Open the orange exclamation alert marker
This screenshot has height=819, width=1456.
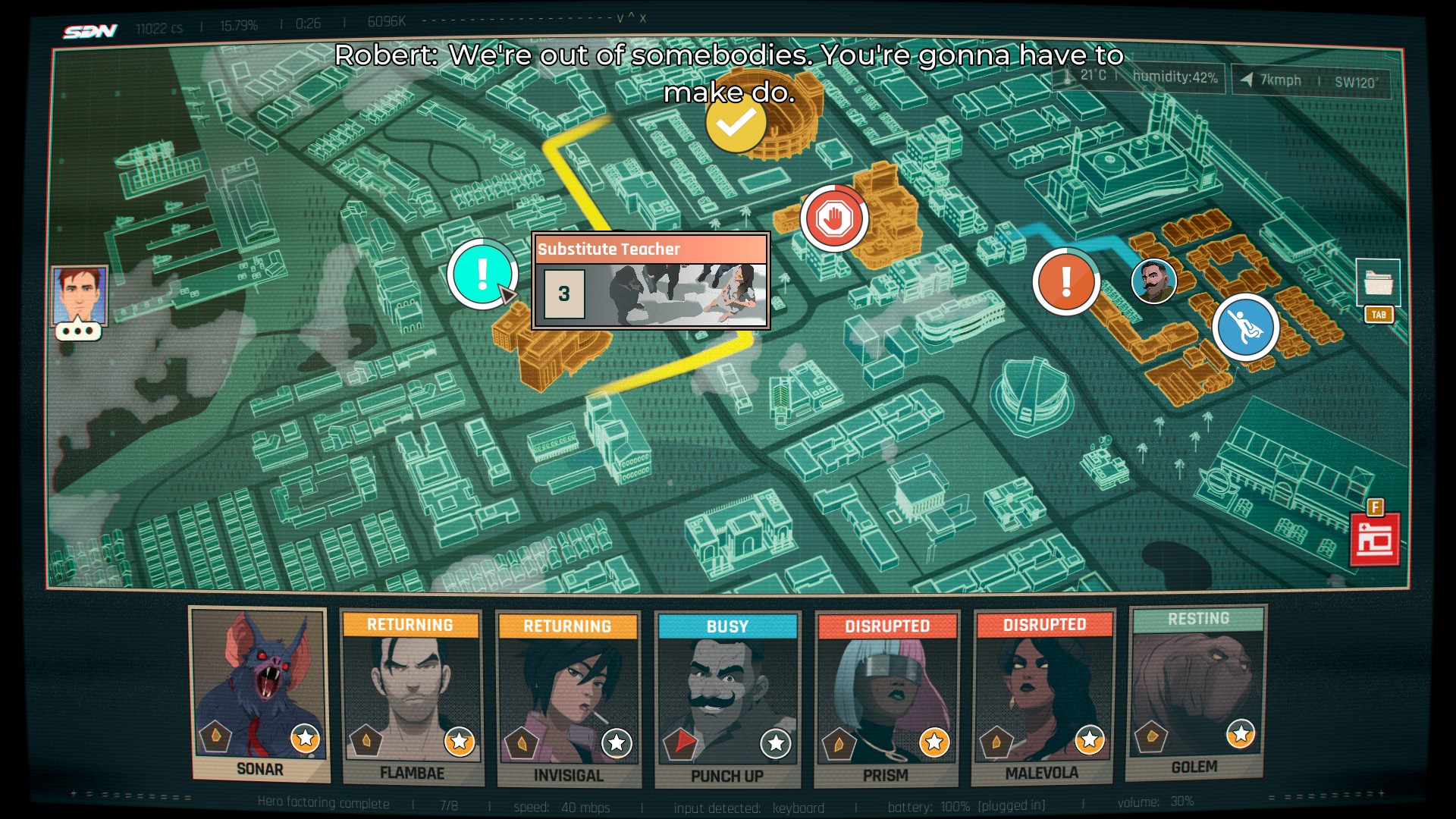(1065, 281)
